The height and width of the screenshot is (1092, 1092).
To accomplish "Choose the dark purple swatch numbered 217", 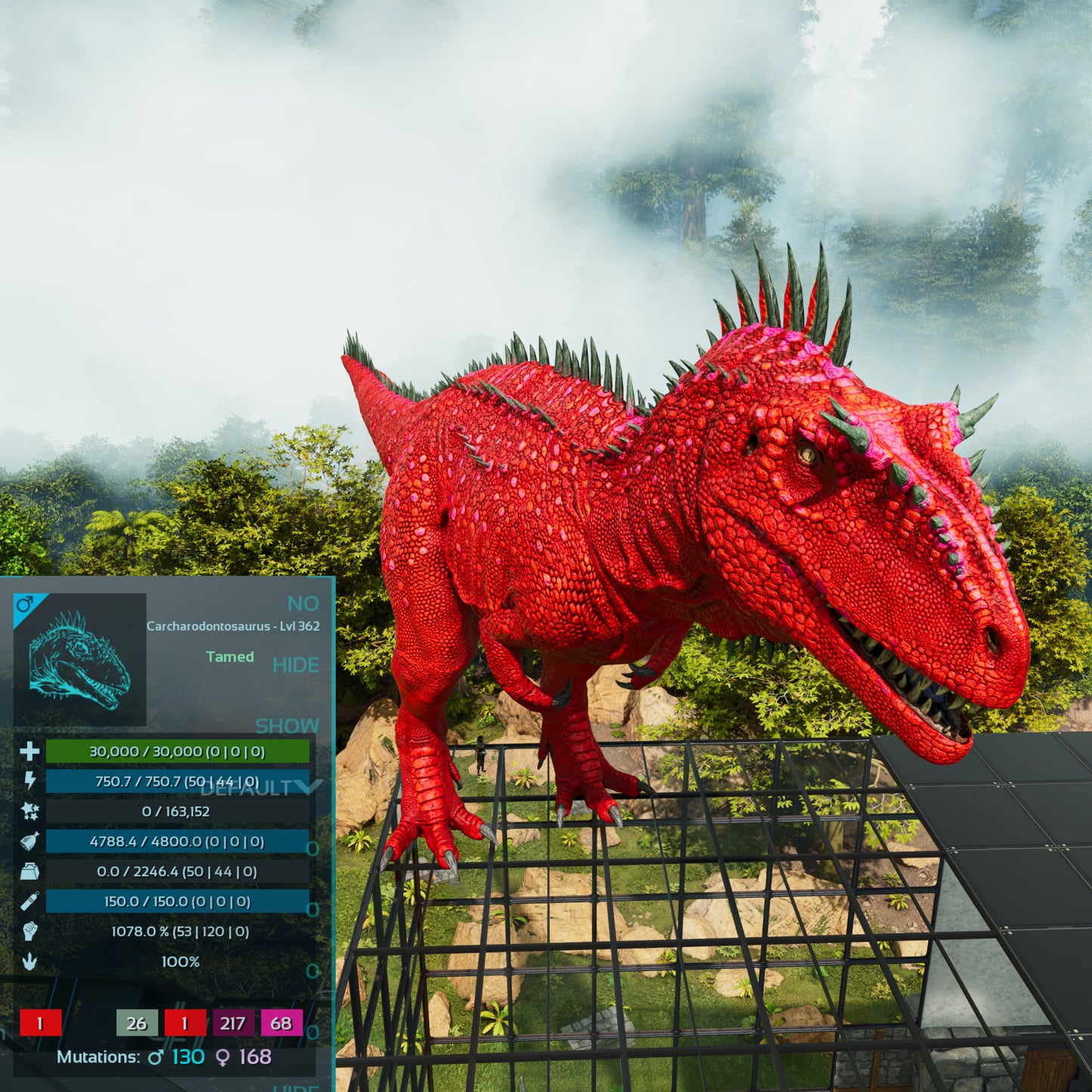I will coord(233,1023).
